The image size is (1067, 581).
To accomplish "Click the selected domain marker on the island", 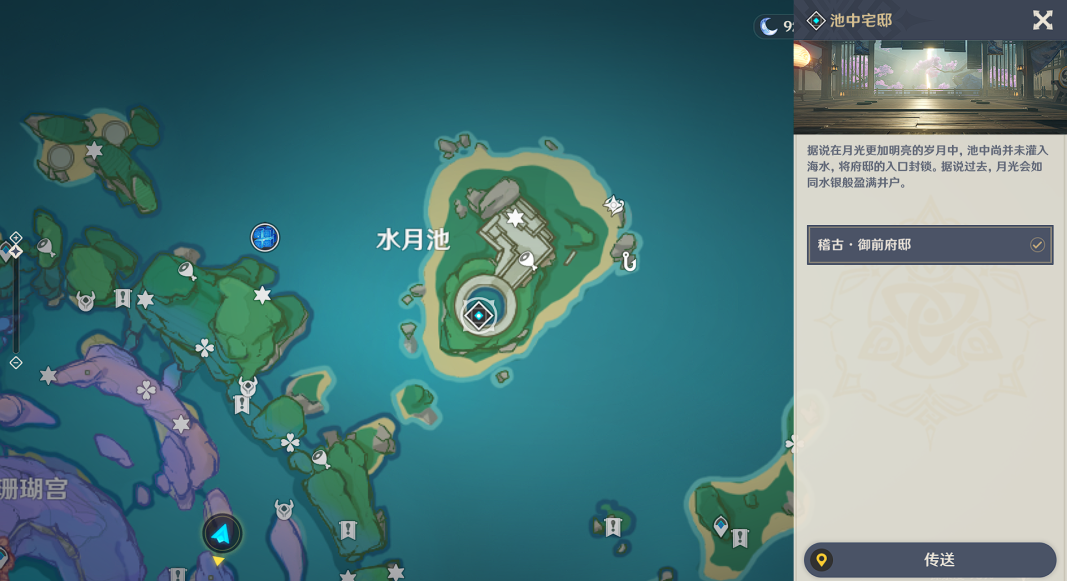I will (479, 316).
